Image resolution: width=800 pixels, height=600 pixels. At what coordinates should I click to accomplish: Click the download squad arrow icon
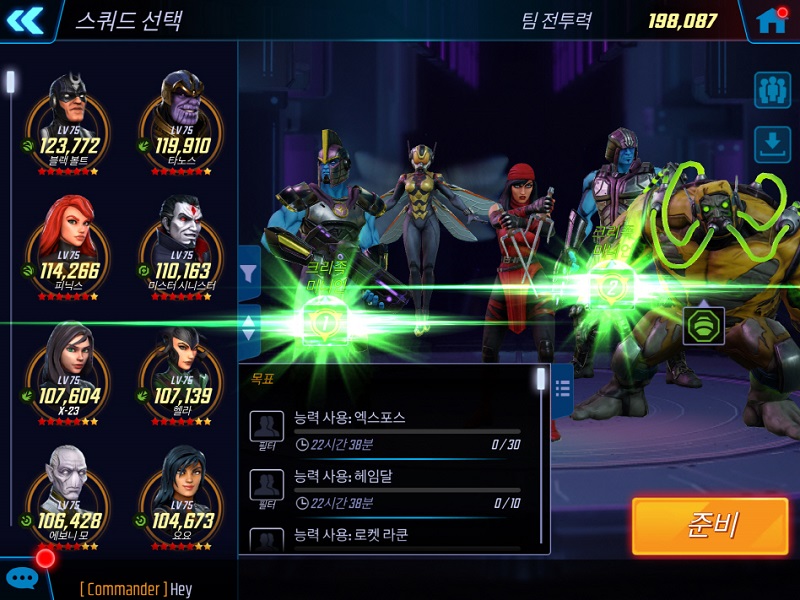[772, 144]
